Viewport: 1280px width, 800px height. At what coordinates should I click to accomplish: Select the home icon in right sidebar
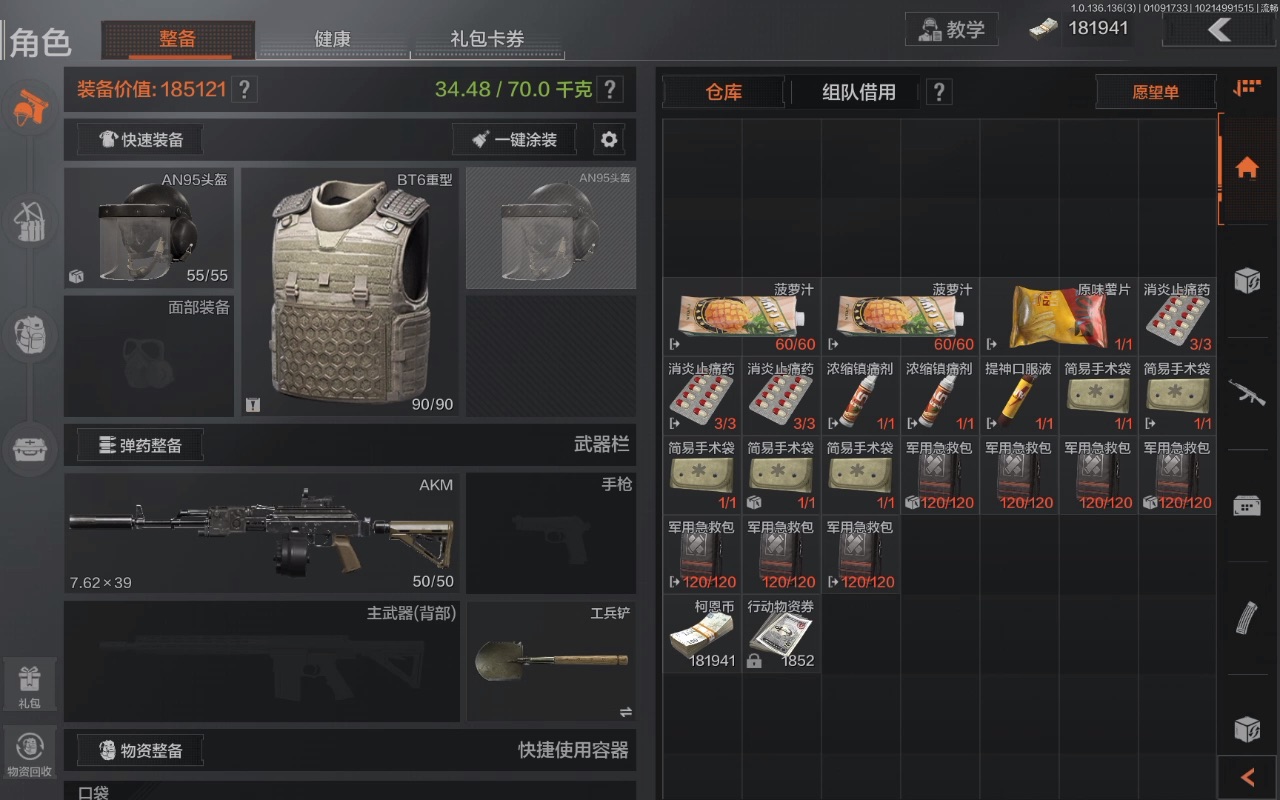tap(1246, 166)
